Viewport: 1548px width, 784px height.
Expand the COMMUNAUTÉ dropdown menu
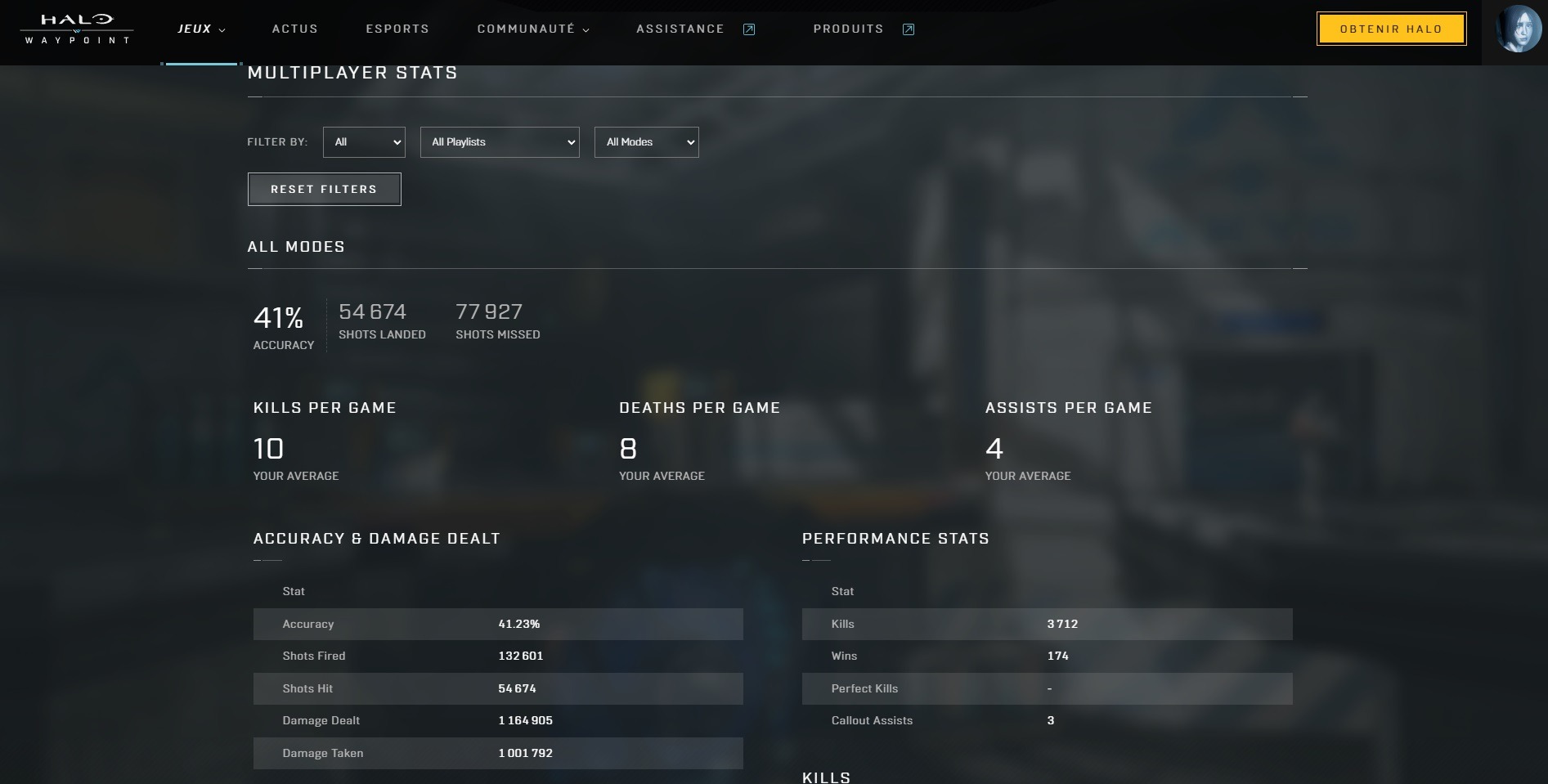(x=532, y=29)
